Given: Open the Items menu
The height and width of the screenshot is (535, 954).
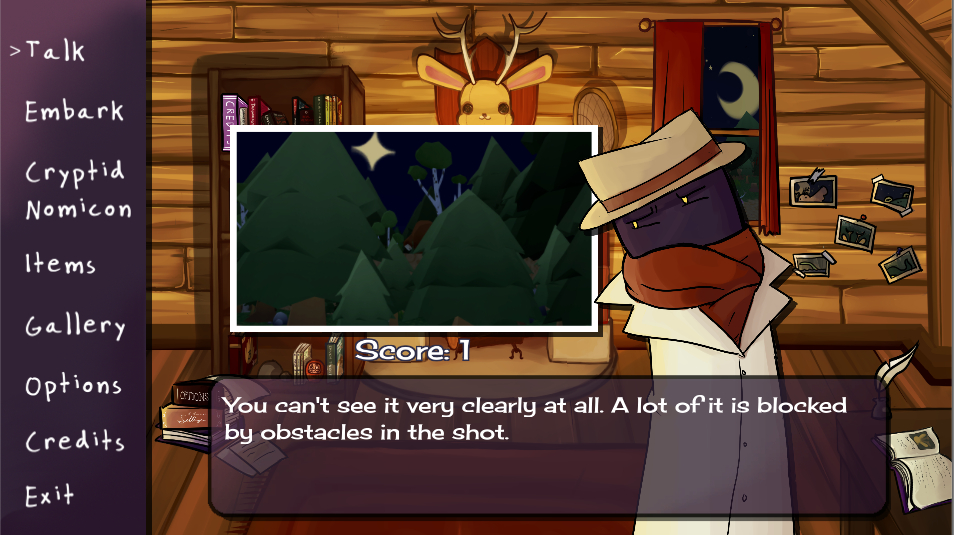Looking at the screenshot, I should 60,264.
